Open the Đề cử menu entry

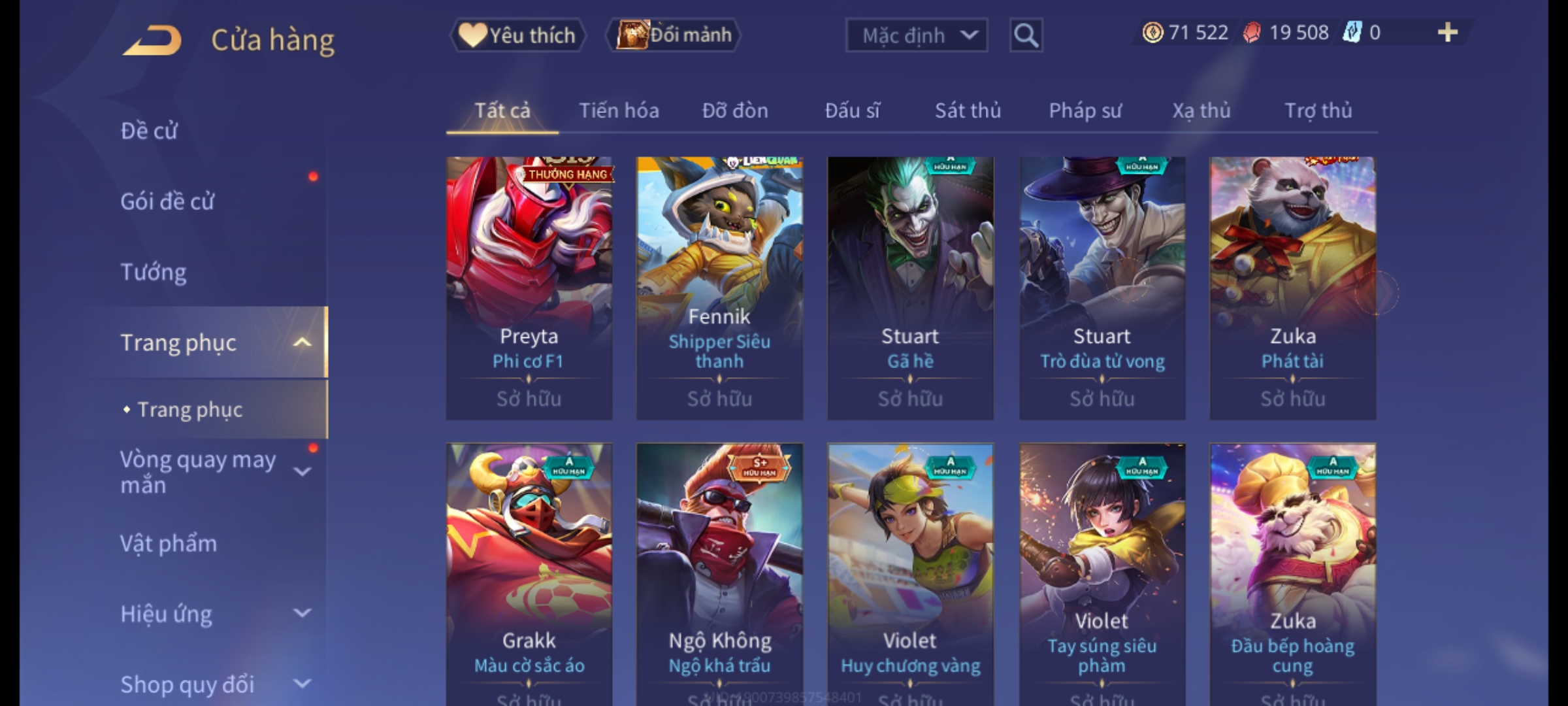[x=149, y=131]
